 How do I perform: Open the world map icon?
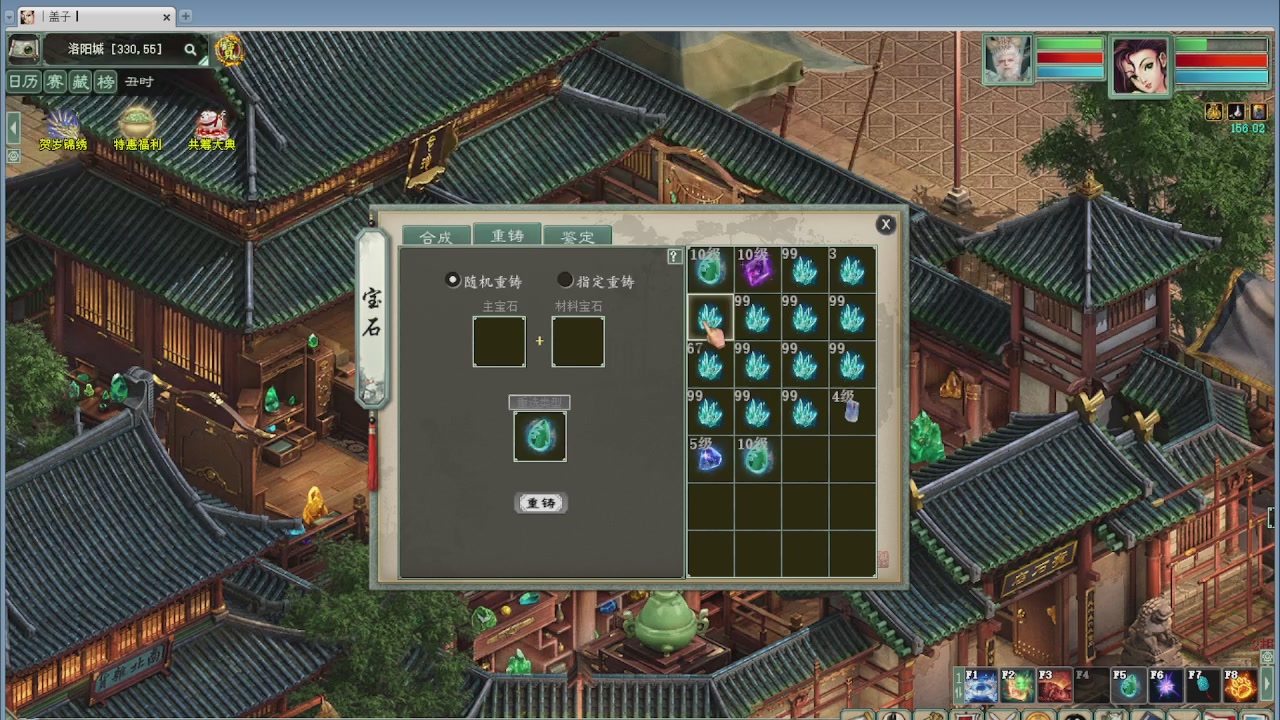click(23, 49)
